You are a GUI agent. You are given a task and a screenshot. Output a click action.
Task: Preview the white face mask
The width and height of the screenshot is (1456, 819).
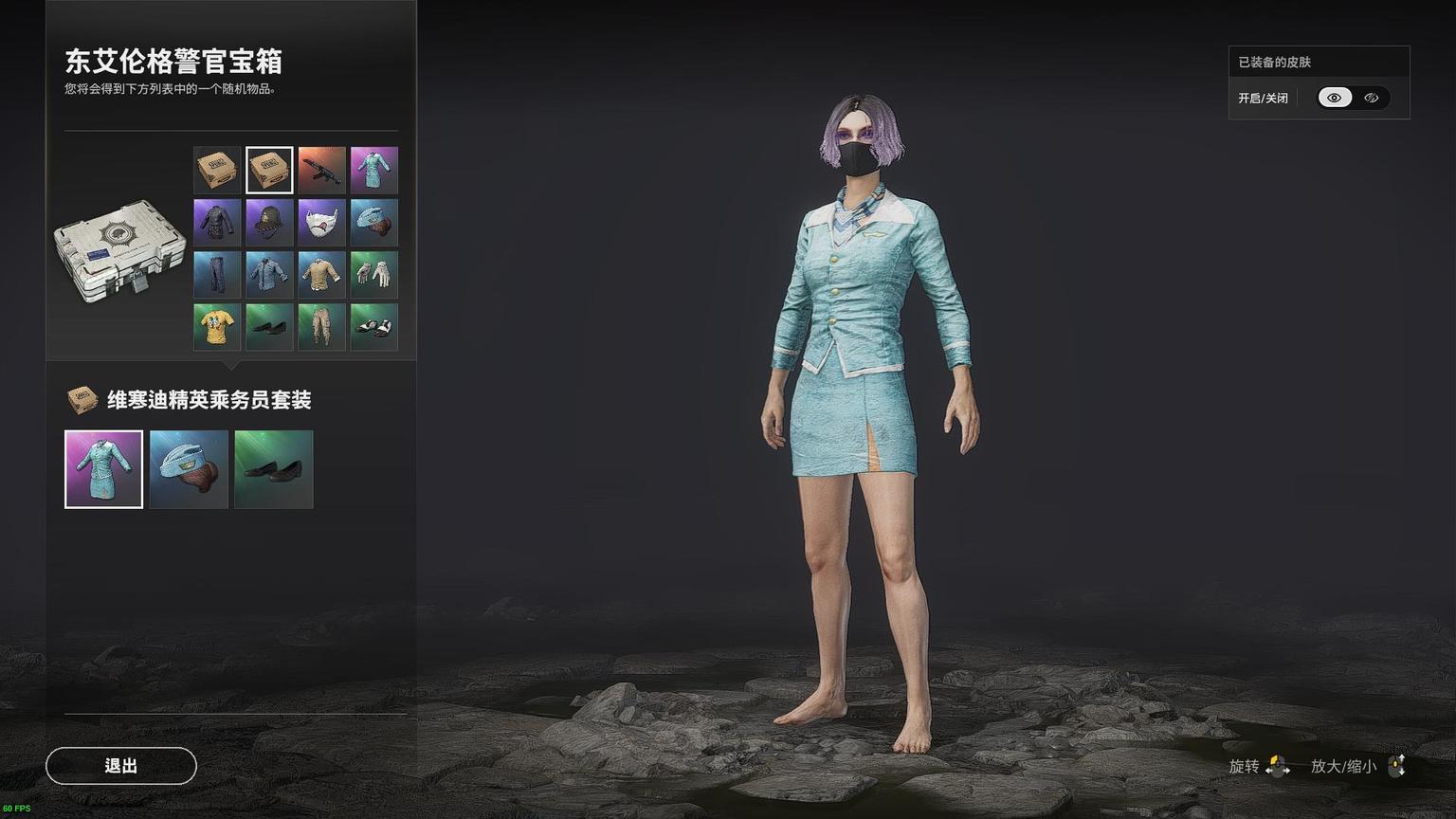click(x=321, y=223)
